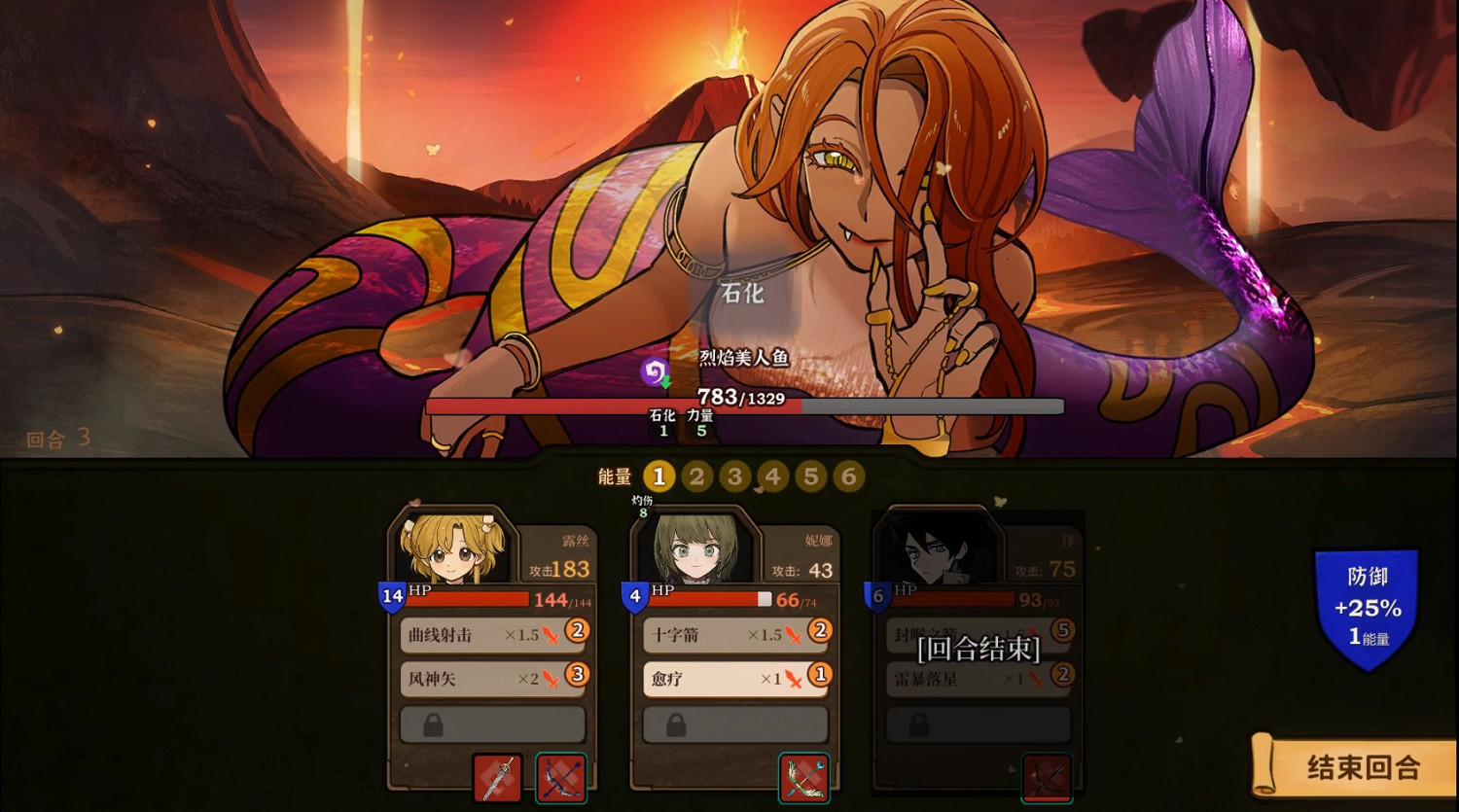This screenshot has width=1459, height=812.
Task: Expand 泽's locked skill slot
Action: (x=978, y=724)
